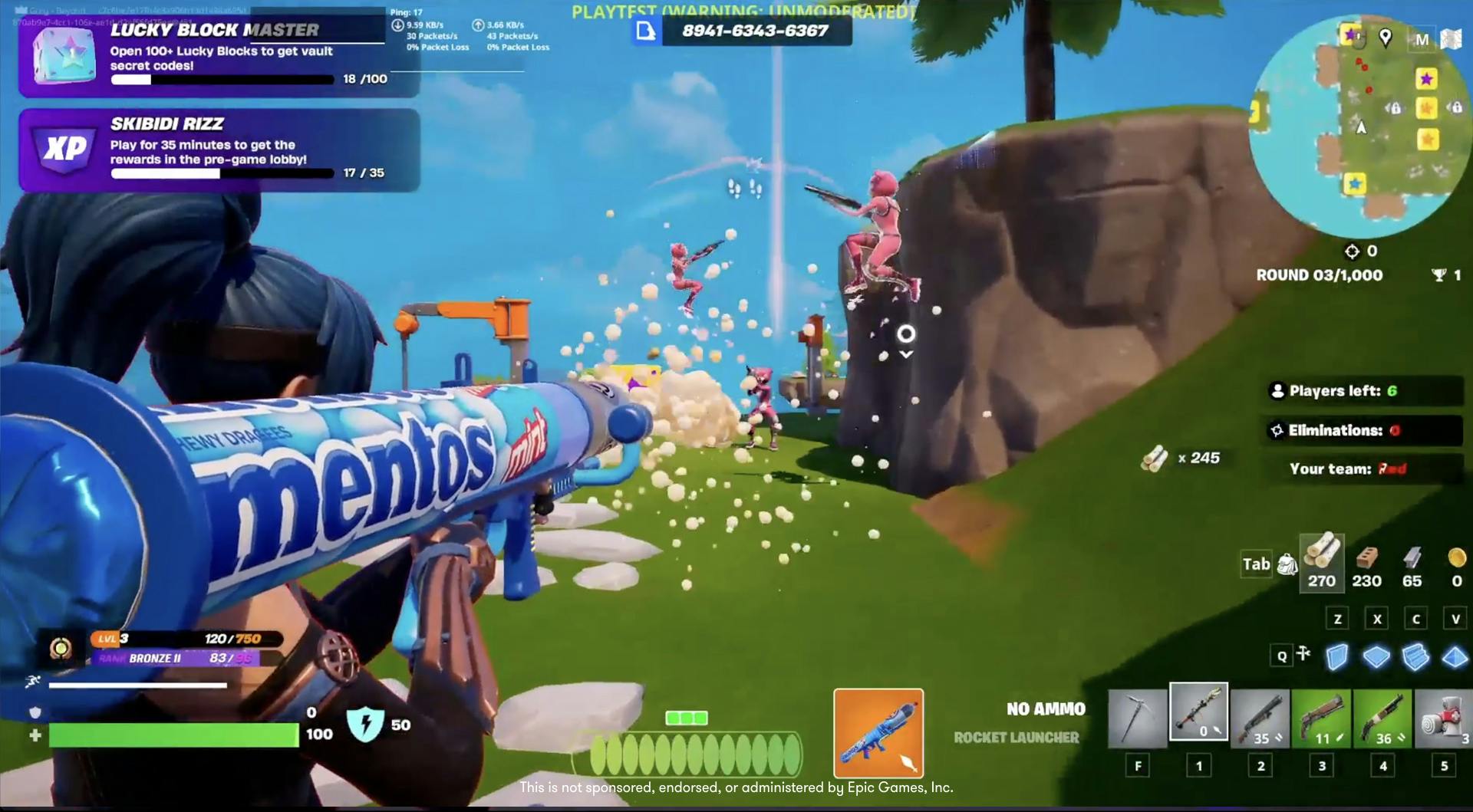The image size is (1473, 812).
Task: Expand the full map via the M button
Action: (1422, 39)
